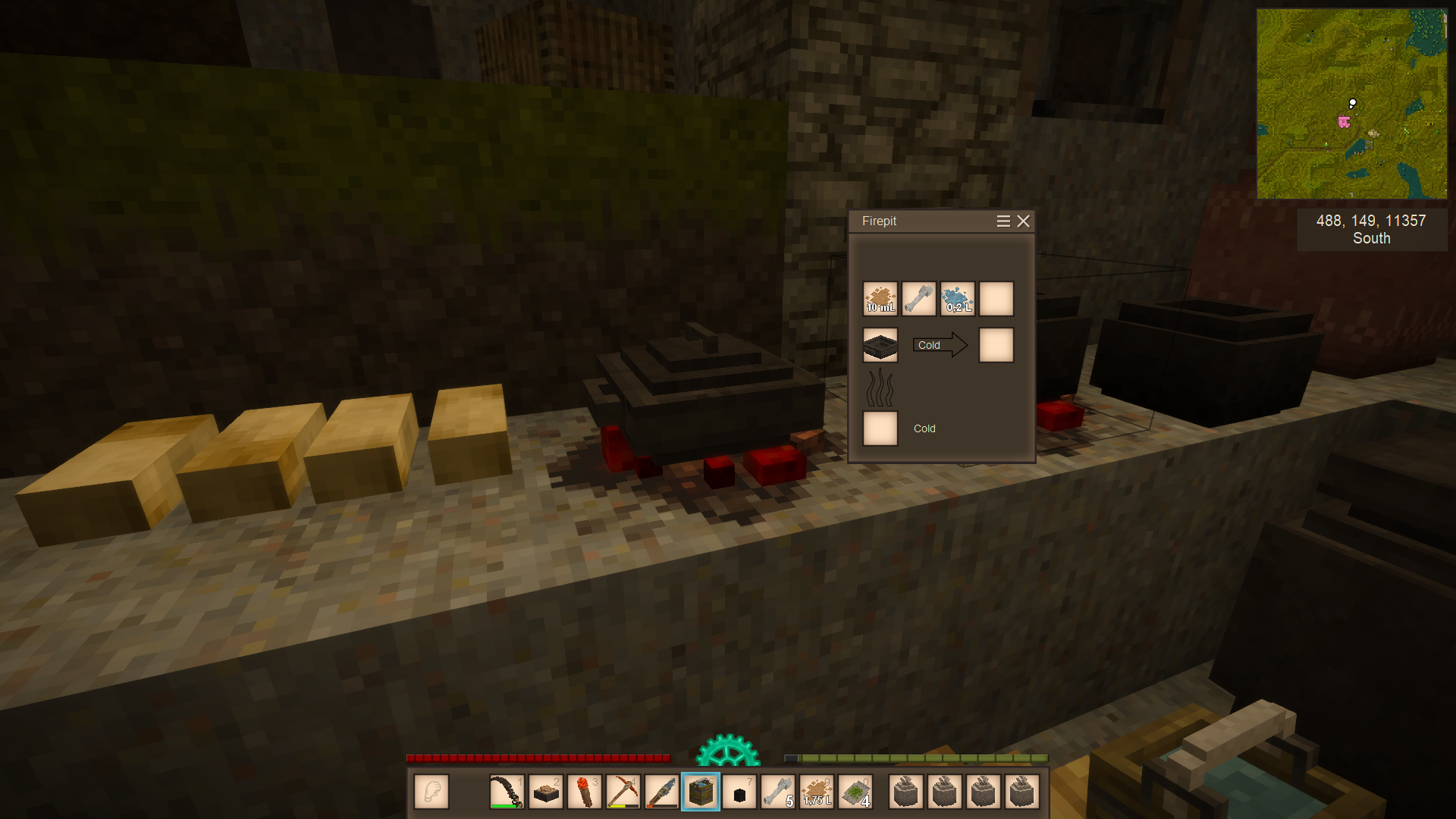Select the black charcoal lump slot
1456x819 pixels.
click(739, 792)
